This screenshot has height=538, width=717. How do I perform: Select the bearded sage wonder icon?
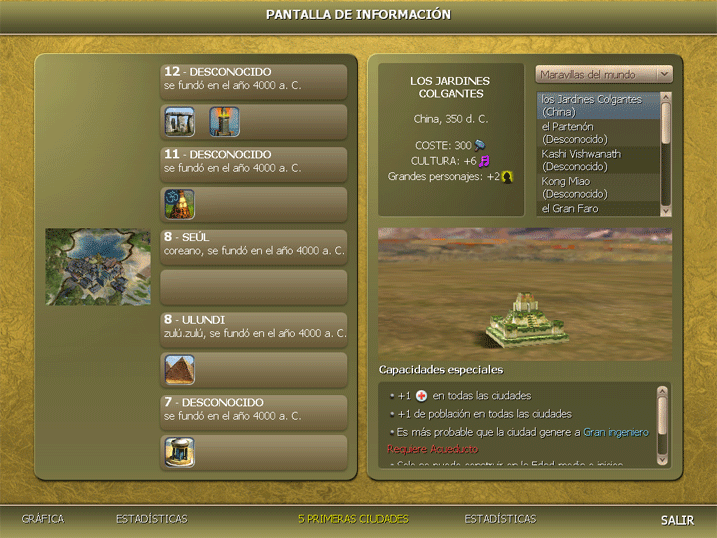(180, 205)
